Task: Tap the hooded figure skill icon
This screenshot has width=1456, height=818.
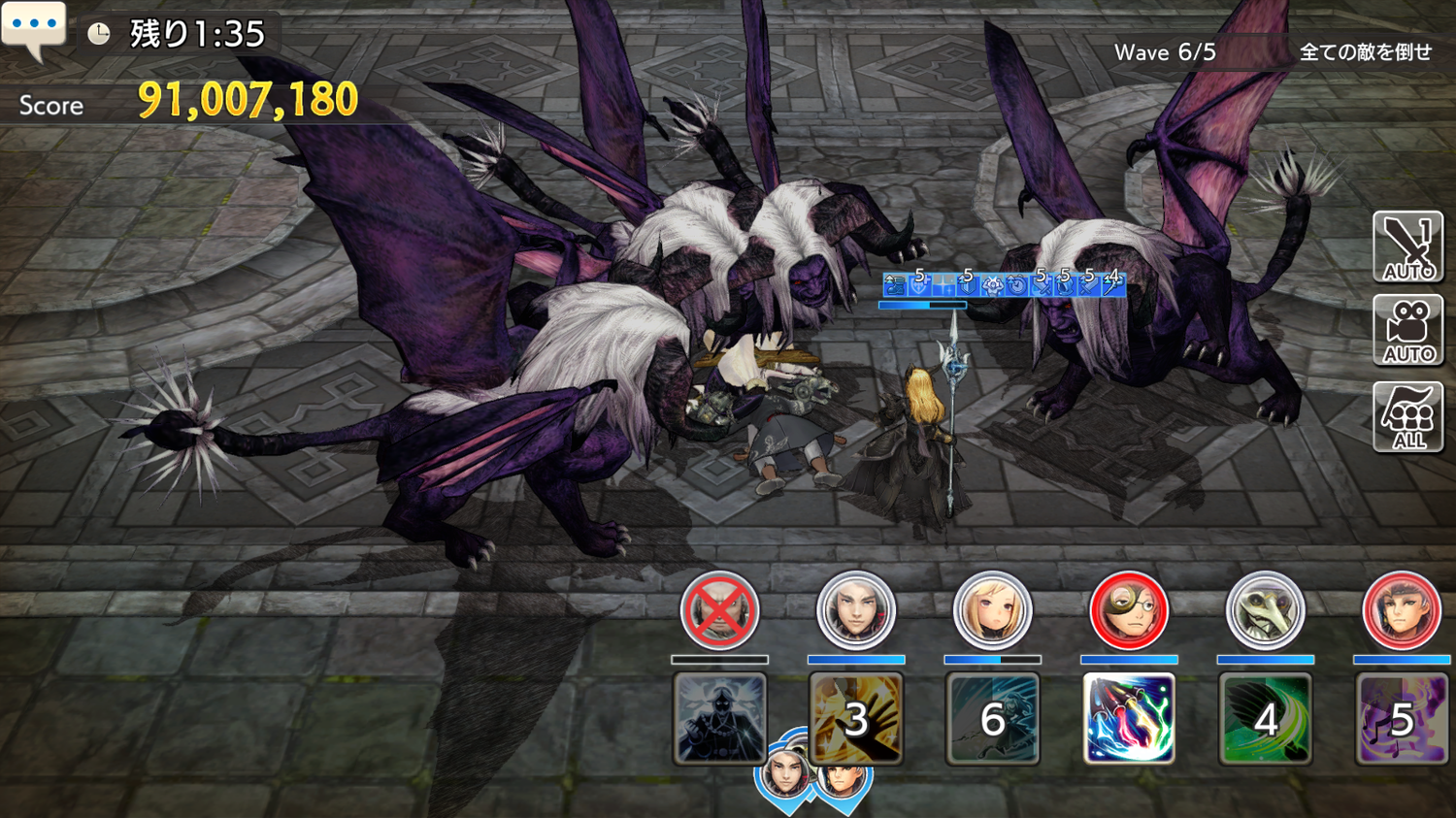Action: coord(719,719)
